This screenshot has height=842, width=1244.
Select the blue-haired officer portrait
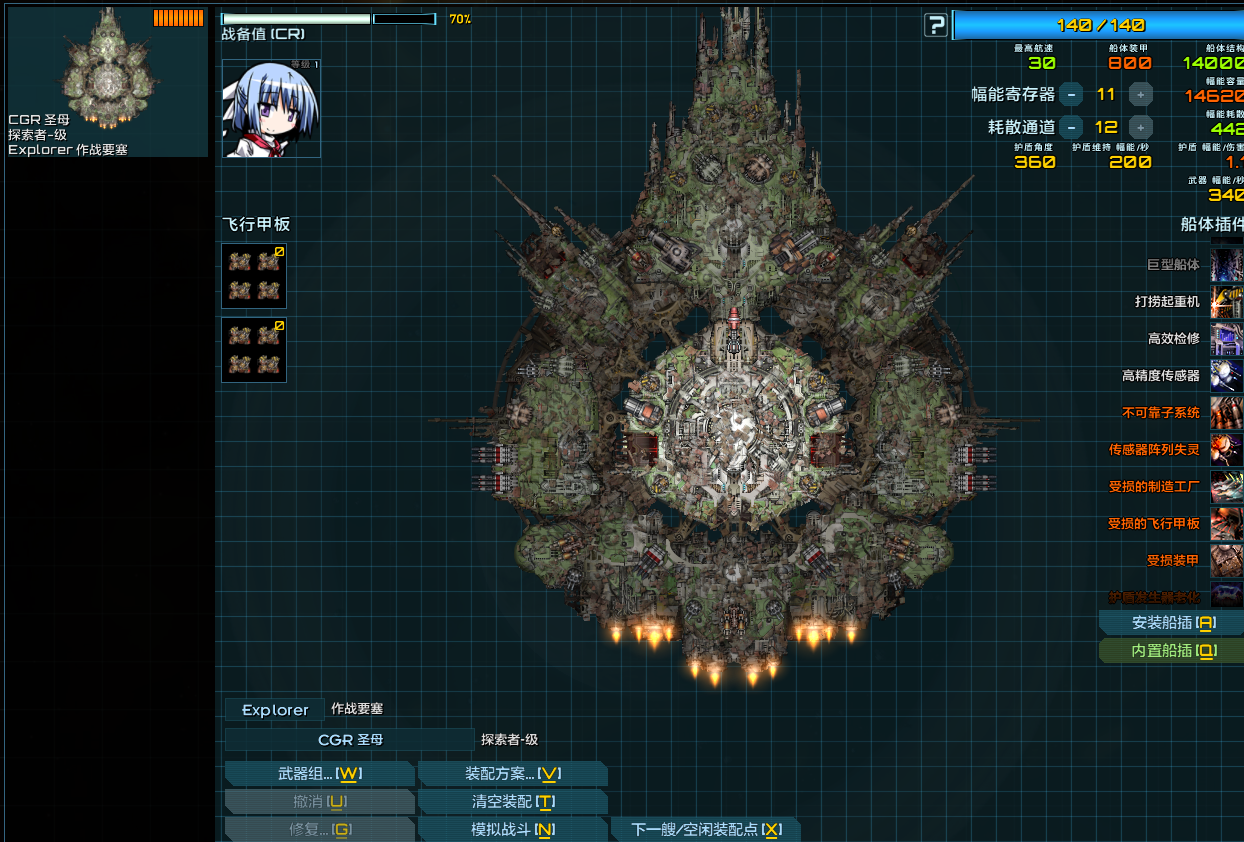pyautogui.click(x=271, y=108)
